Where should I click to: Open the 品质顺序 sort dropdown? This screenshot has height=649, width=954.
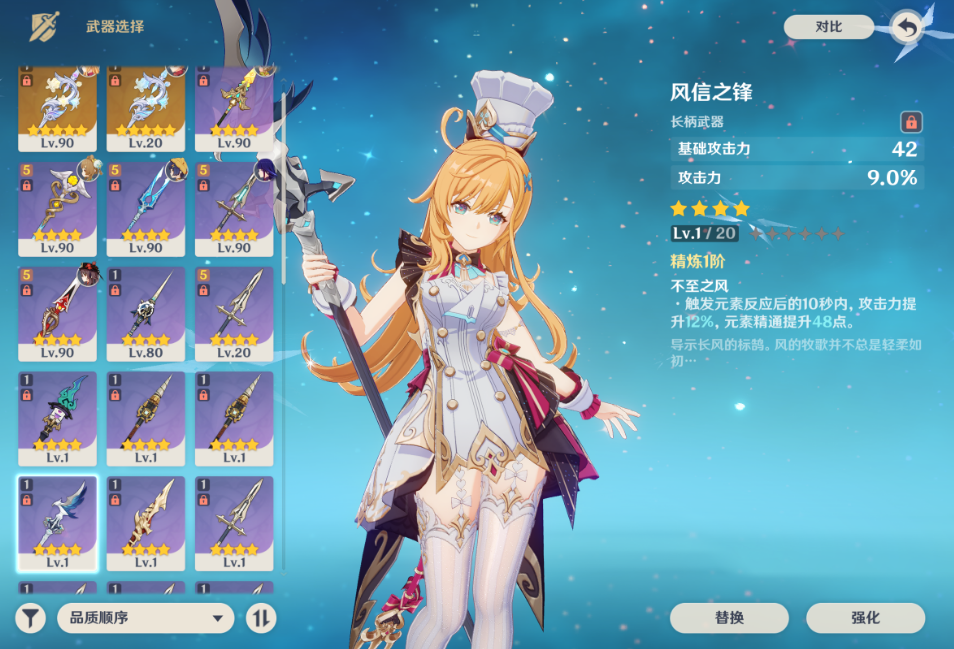[x=146, y=618]
